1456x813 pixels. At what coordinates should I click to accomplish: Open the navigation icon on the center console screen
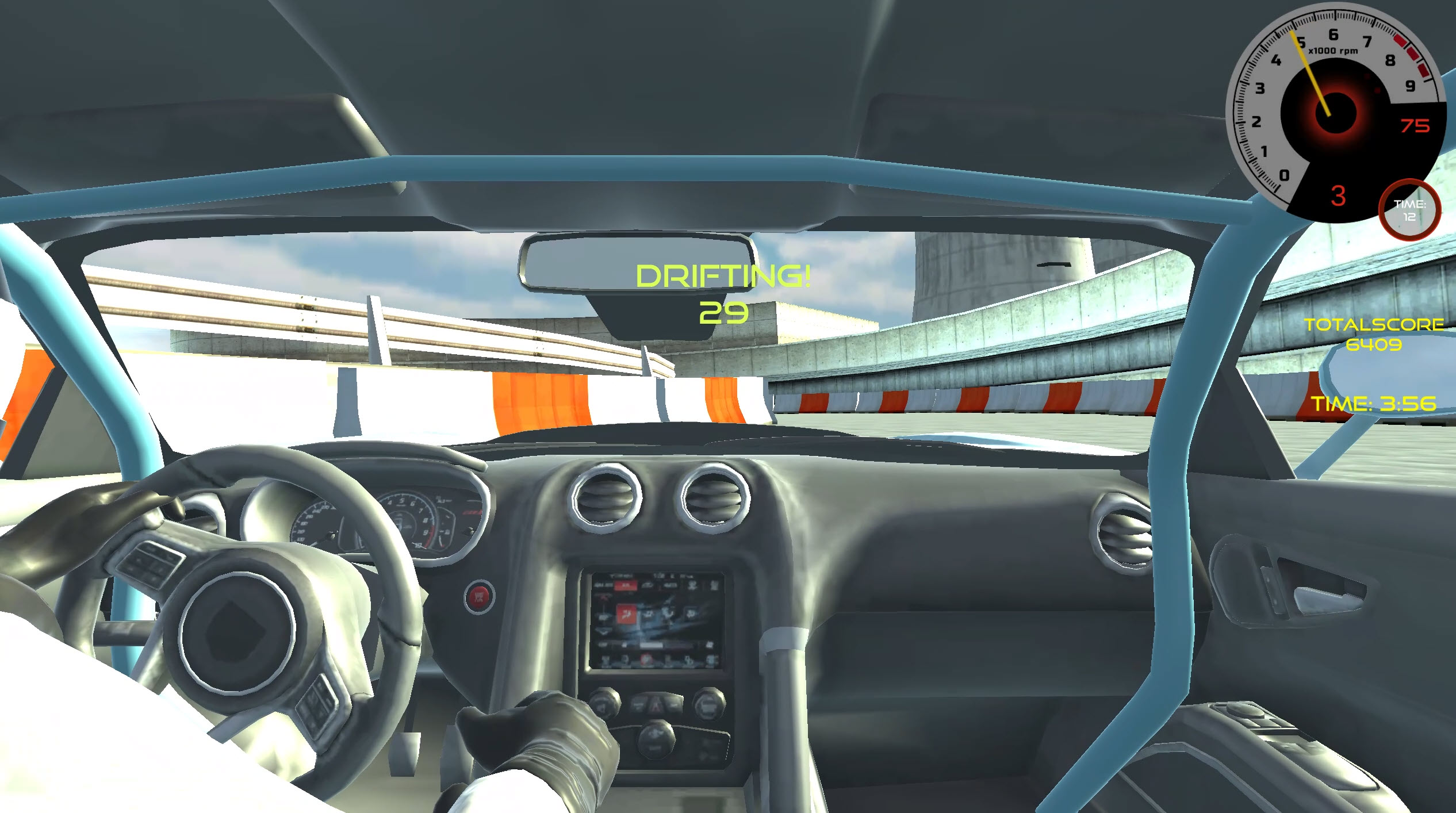click(667, 613)
